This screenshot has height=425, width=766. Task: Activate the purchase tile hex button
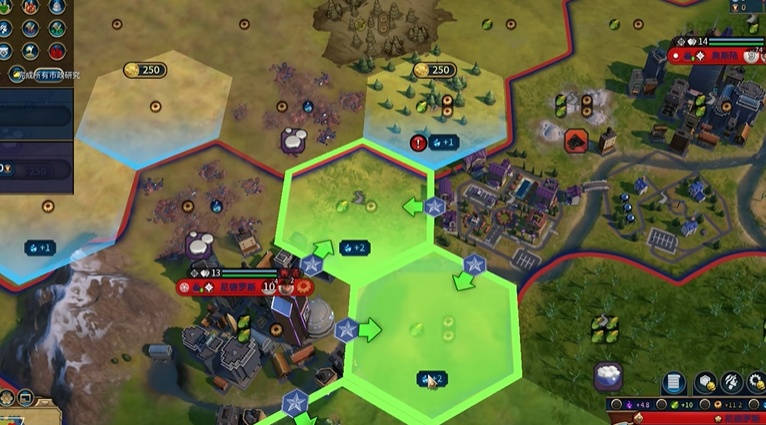706,383
